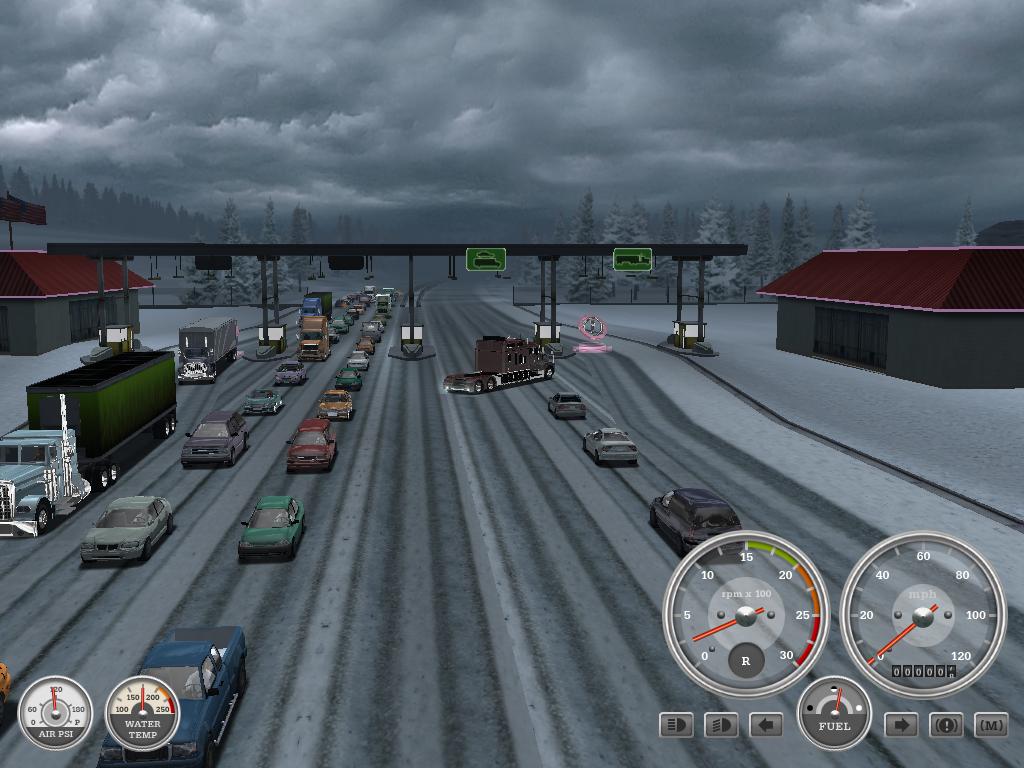Toggle the high beam headlights button
The width and height of the screenshot is (1024, 768).
click(677, 725)
